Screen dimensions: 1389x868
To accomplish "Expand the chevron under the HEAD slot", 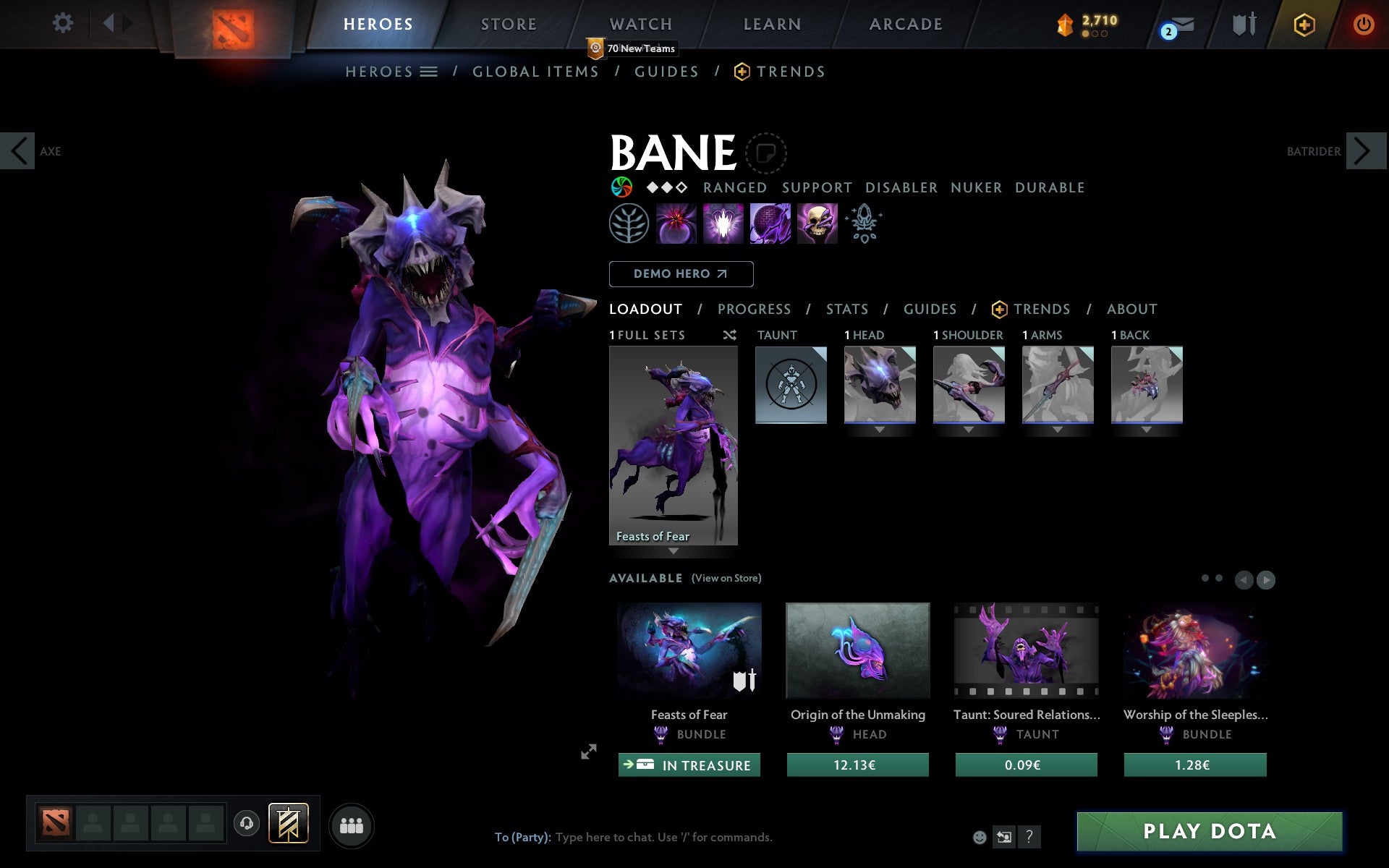I will [x=880, y=428].
